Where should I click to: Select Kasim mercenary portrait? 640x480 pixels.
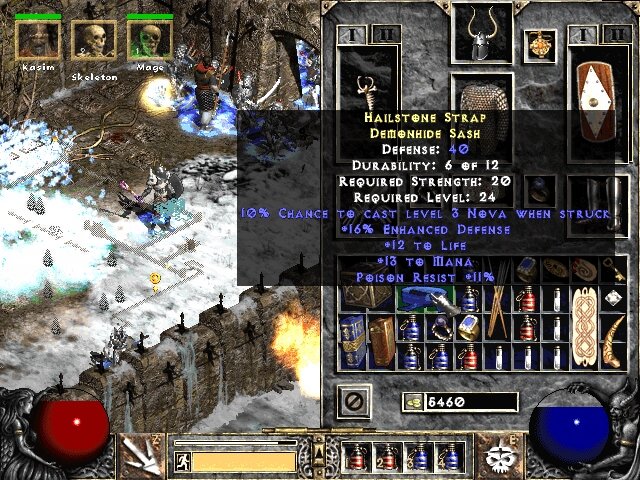(38, 40)
